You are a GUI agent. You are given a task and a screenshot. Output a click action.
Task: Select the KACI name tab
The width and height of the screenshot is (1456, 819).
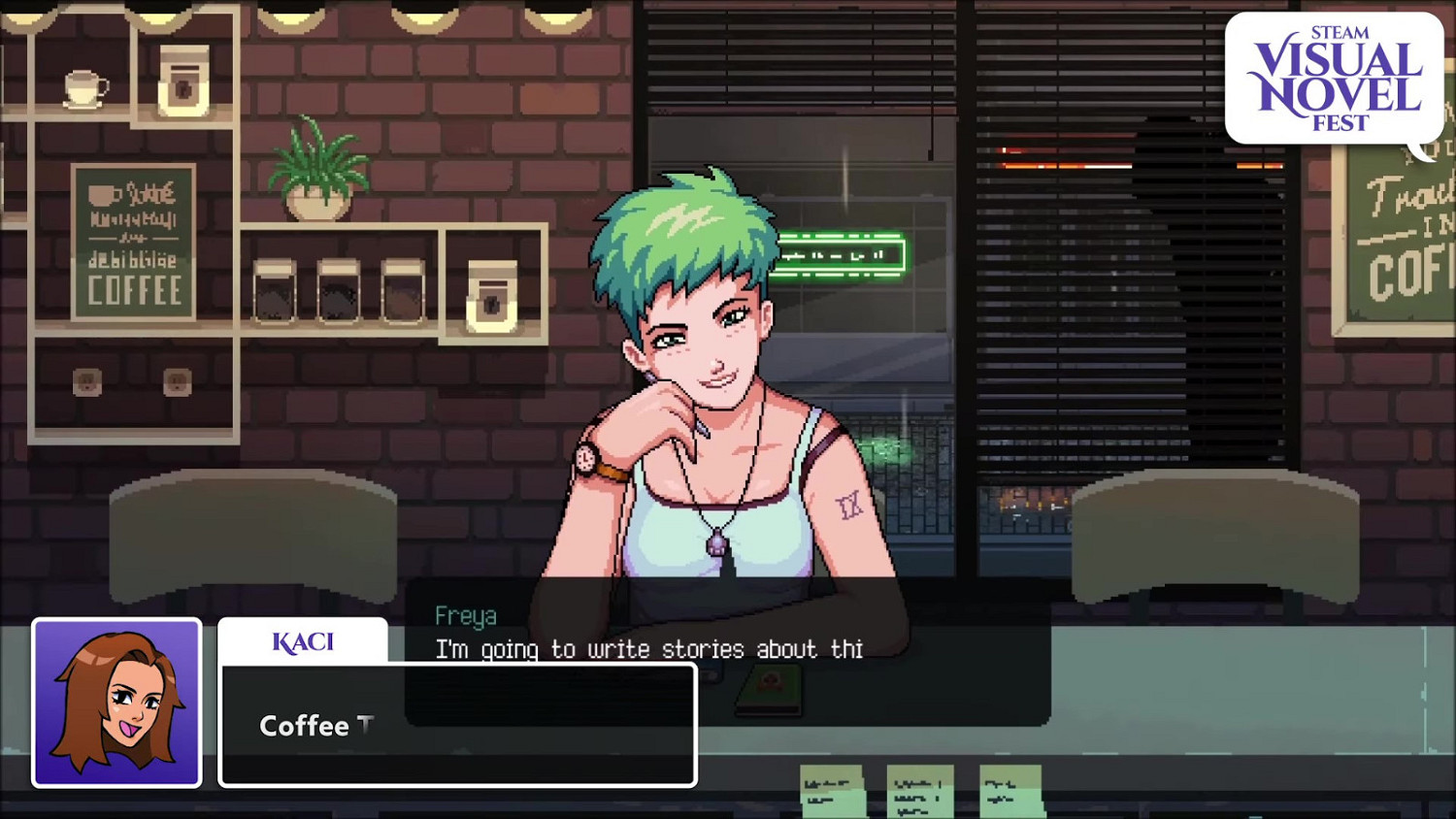tap(302, 640)
